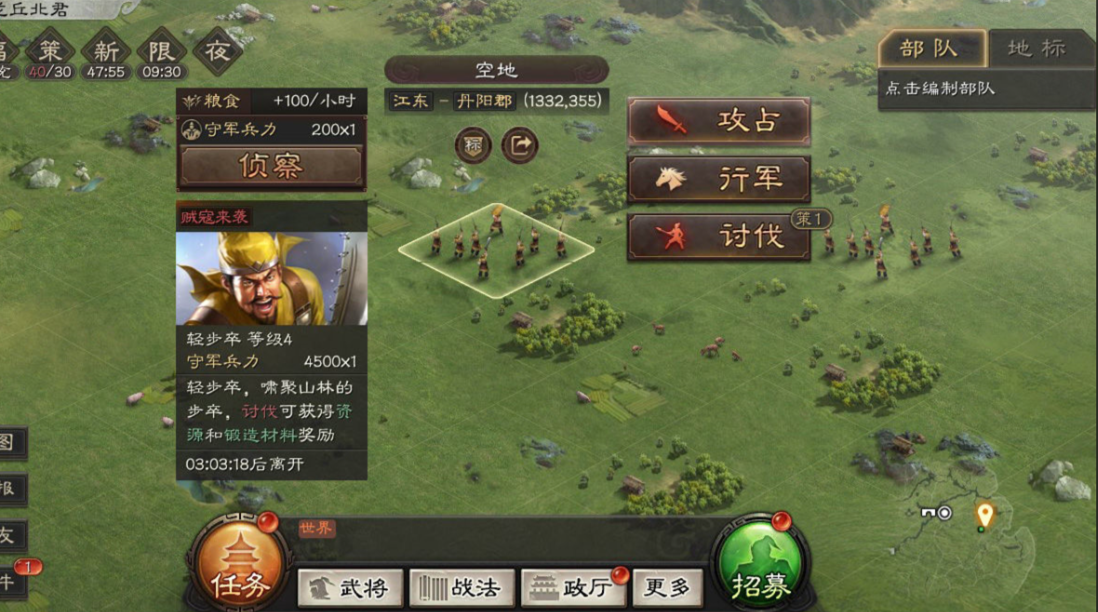This screenshot has width=1098, height=612.
Task: Open the 限 limited-event diamond icon
Action: [161, 52]
